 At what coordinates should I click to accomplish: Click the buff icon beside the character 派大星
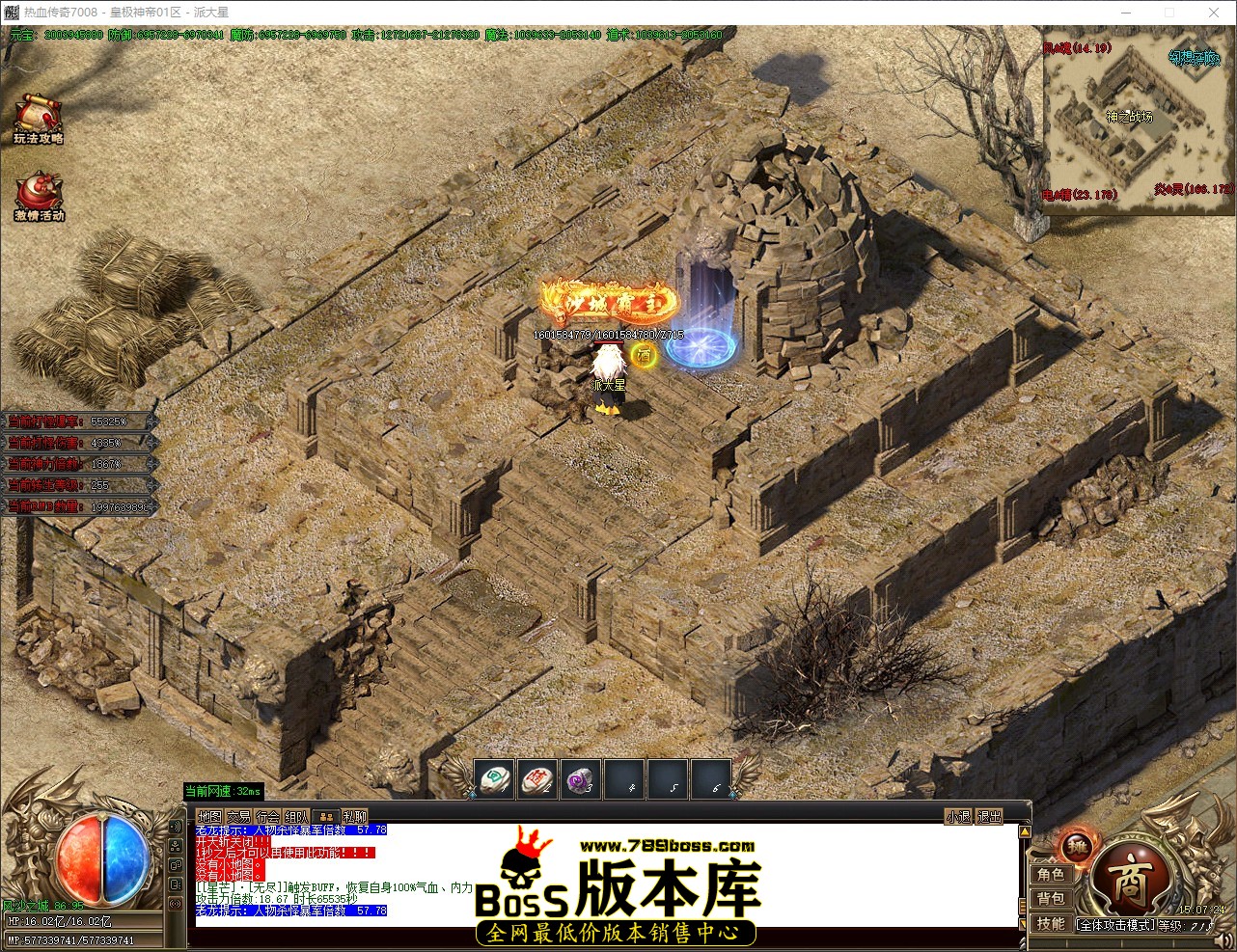coord(642,357)
